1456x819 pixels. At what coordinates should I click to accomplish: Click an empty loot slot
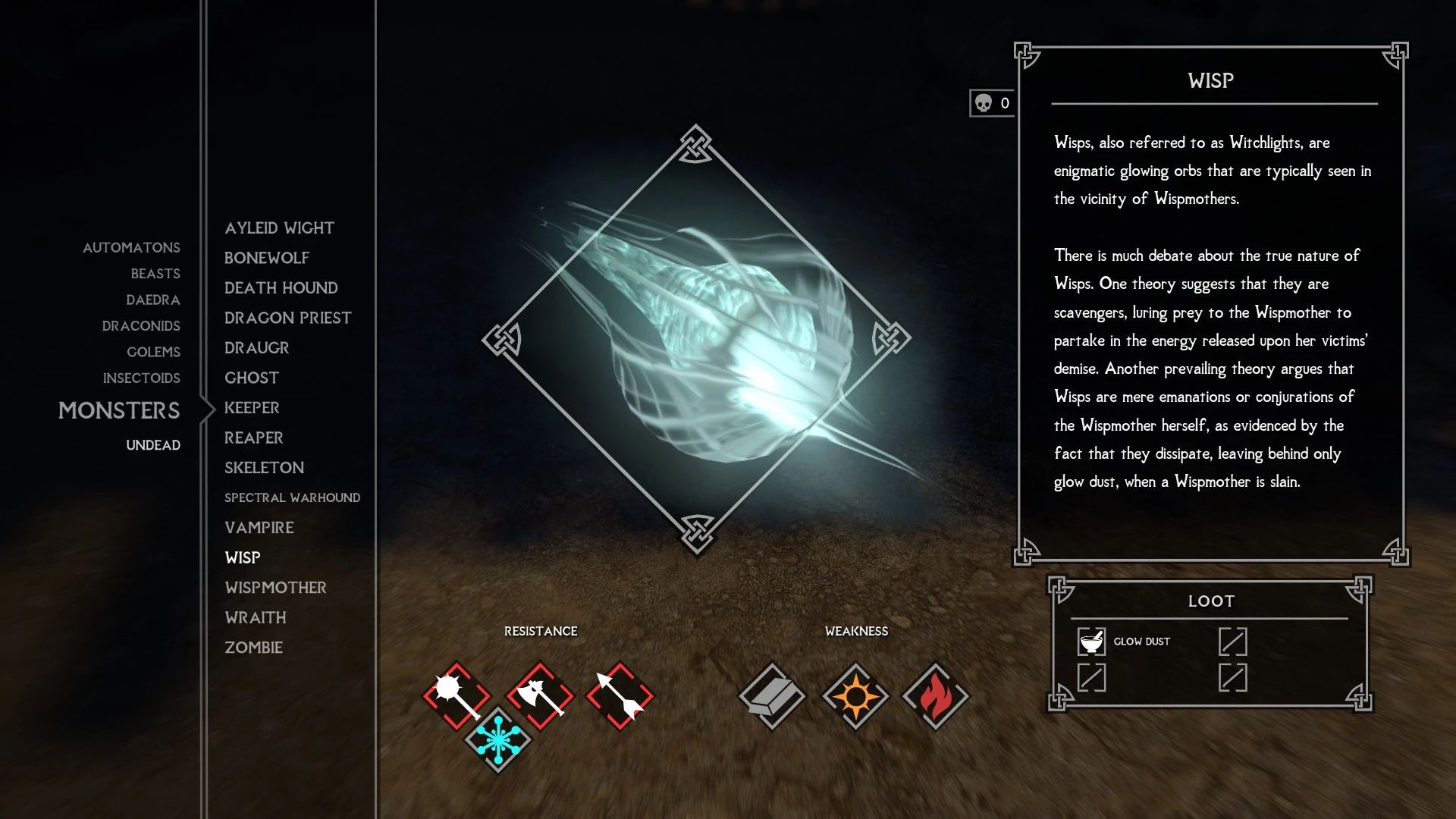(x=1235, y=641)
